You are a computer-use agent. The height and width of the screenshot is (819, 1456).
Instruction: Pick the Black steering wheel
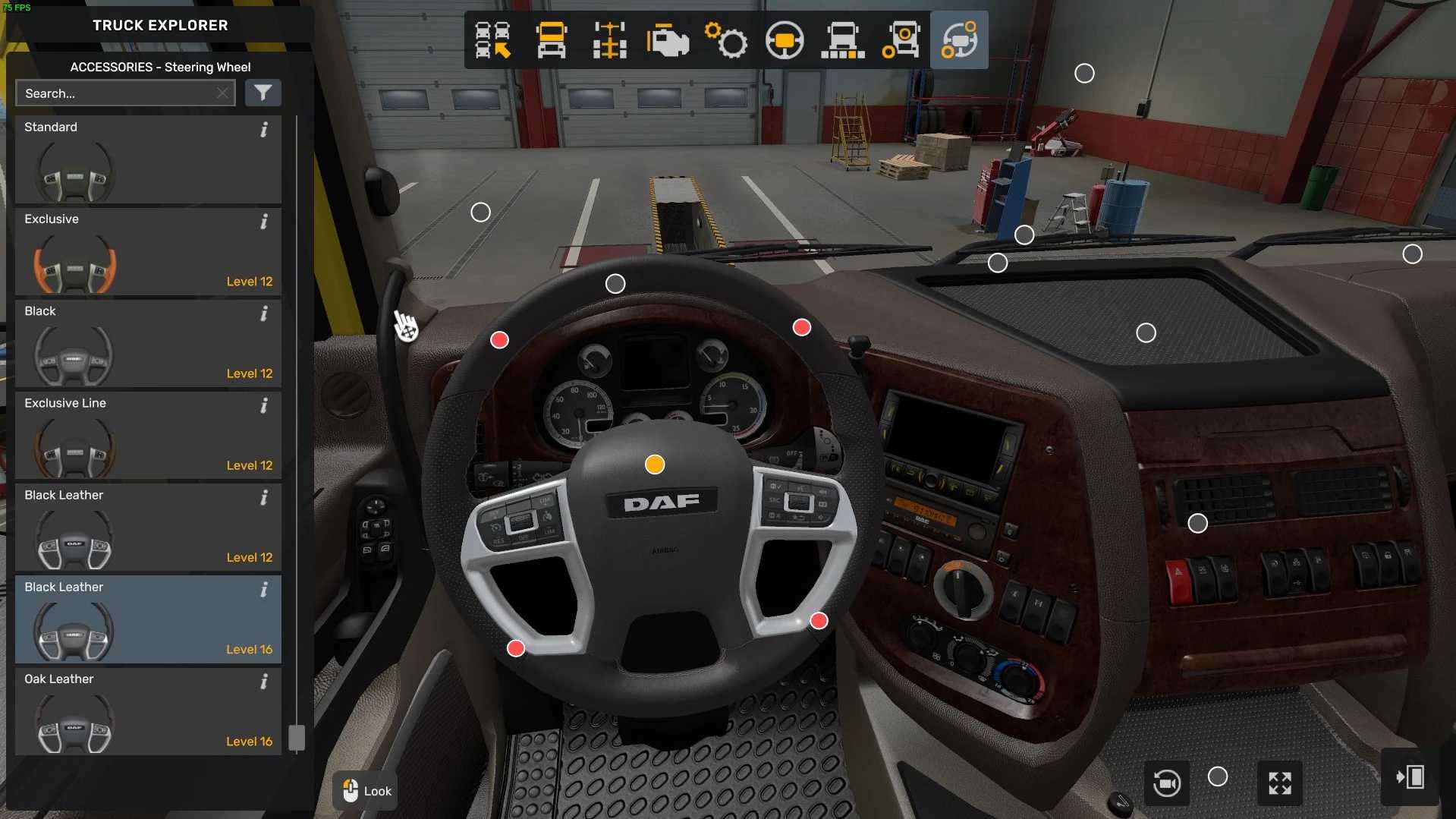(148, 344)
